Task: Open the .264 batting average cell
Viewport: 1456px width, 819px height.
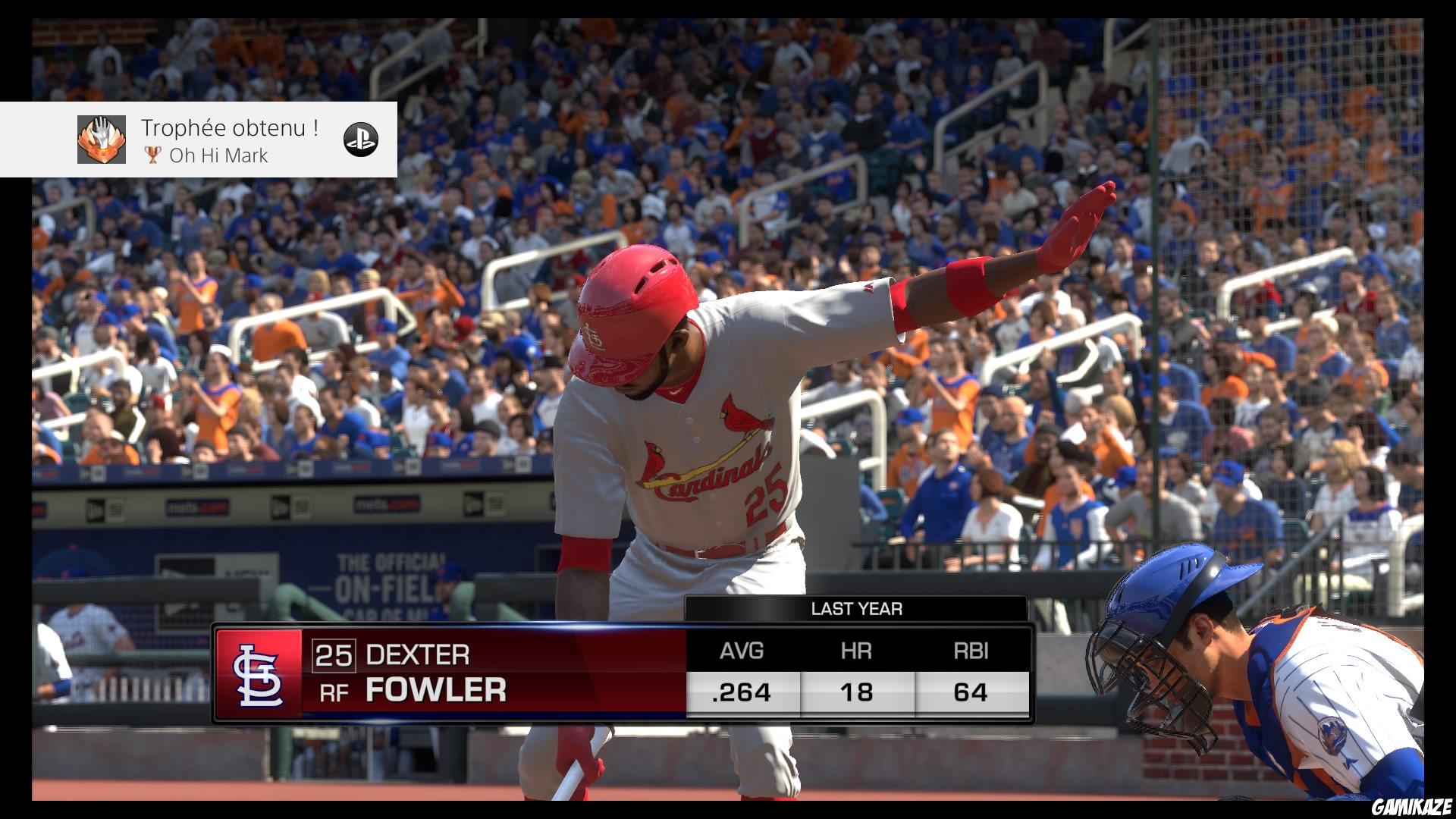Action: click(x=742, y=692)
